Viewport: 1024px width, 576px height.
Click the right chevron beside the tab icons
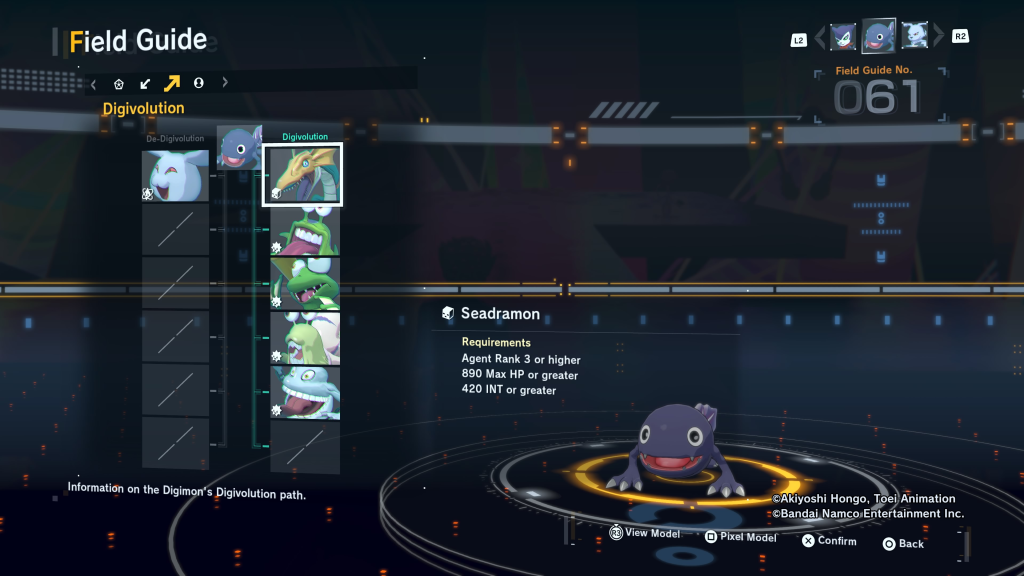(225, 84)
